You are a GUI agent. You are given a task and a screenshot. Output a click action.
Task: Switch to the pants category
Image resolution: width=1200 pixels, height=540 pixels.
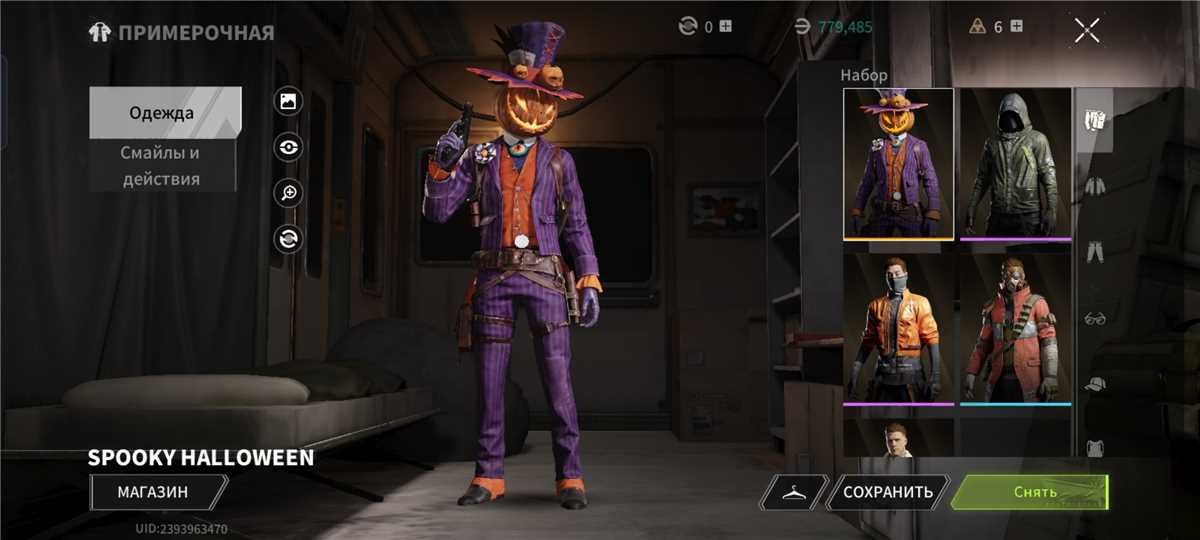(1094, 251)
